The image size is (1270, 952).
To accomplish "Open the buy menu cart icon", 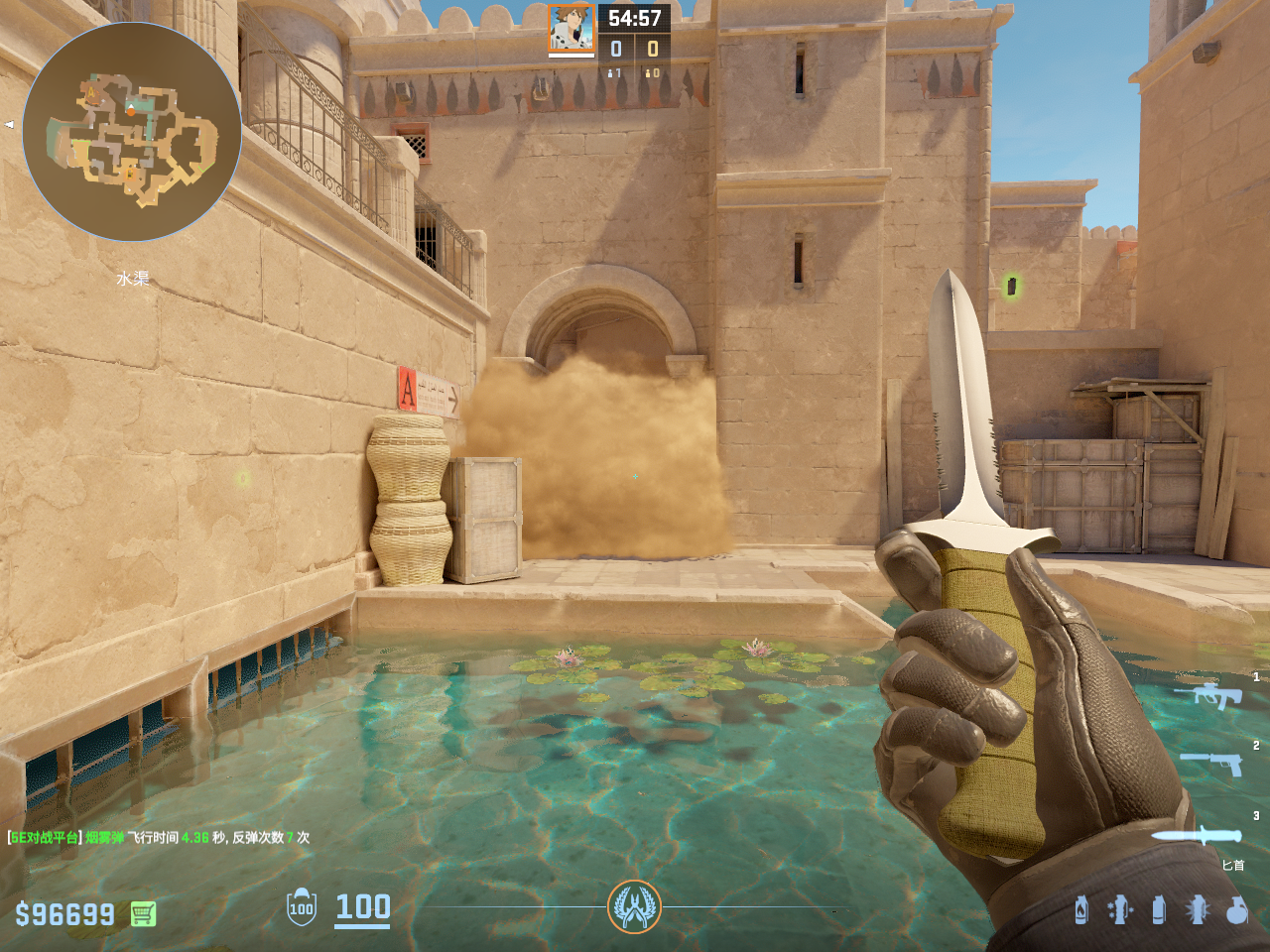I will click(x=143, y=913).
